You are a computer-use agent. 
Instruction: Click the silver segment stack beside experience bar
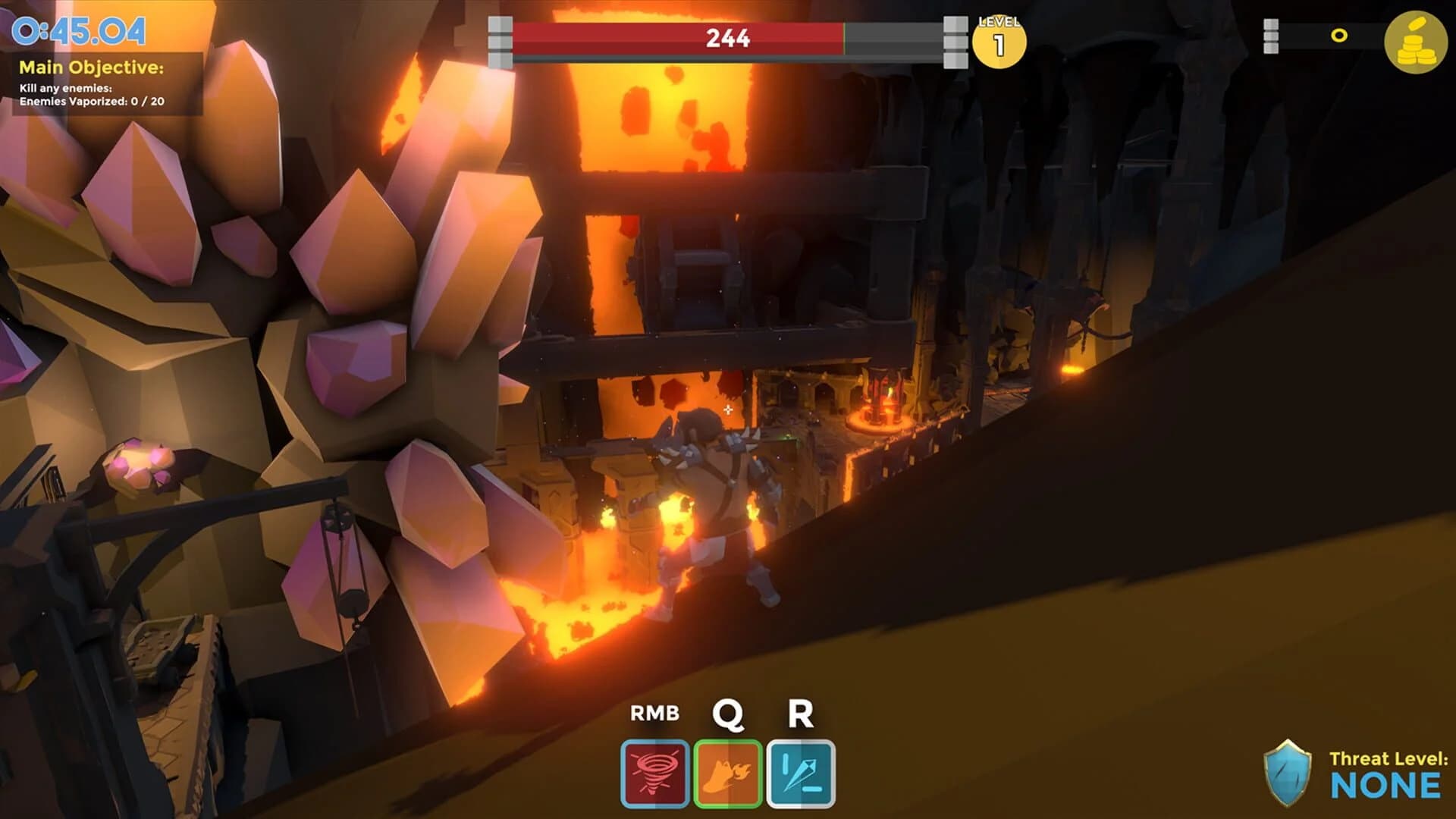click(x=1269, y=35)
